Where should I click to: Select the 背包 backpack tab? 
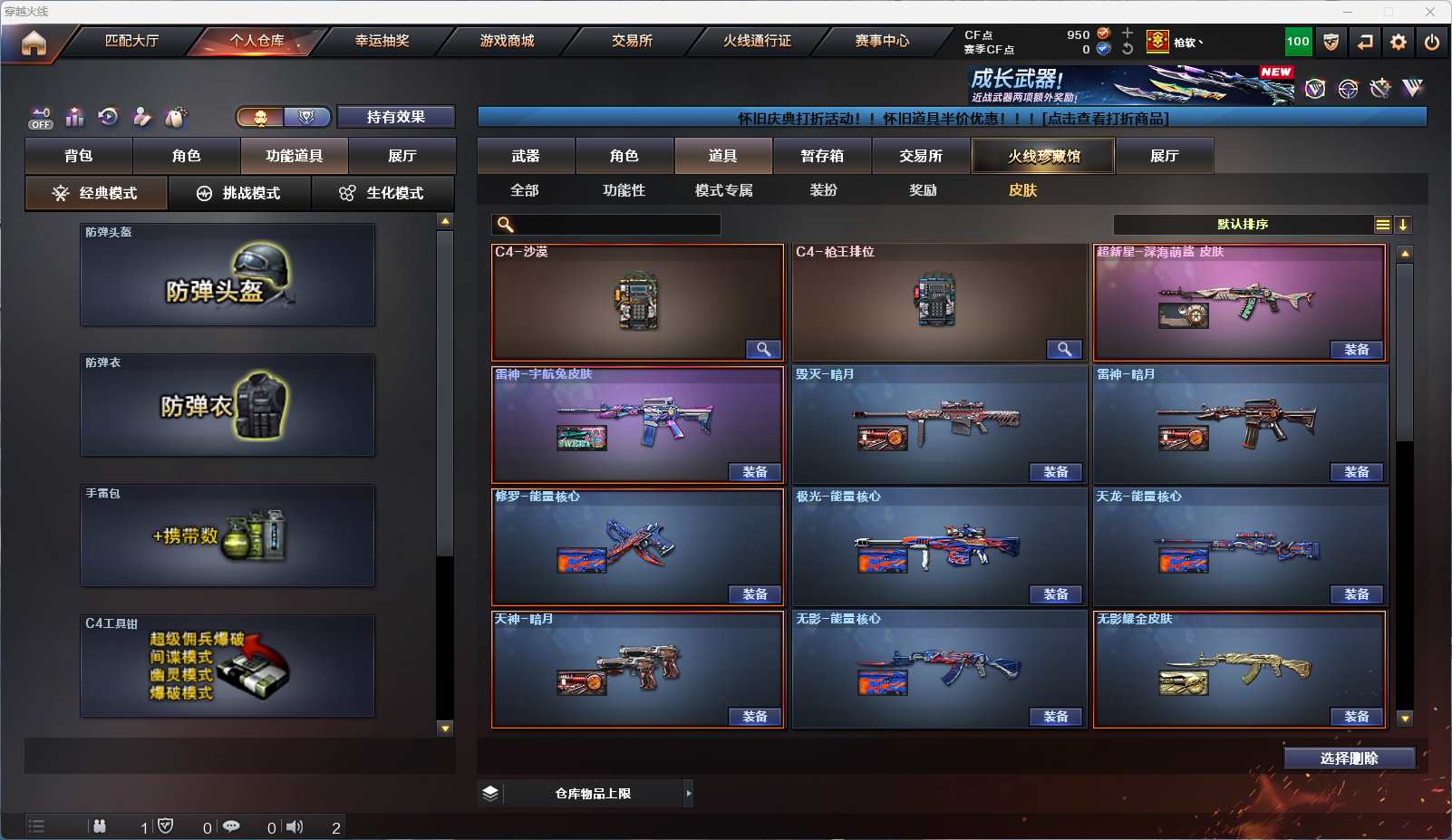coord(79,156)
